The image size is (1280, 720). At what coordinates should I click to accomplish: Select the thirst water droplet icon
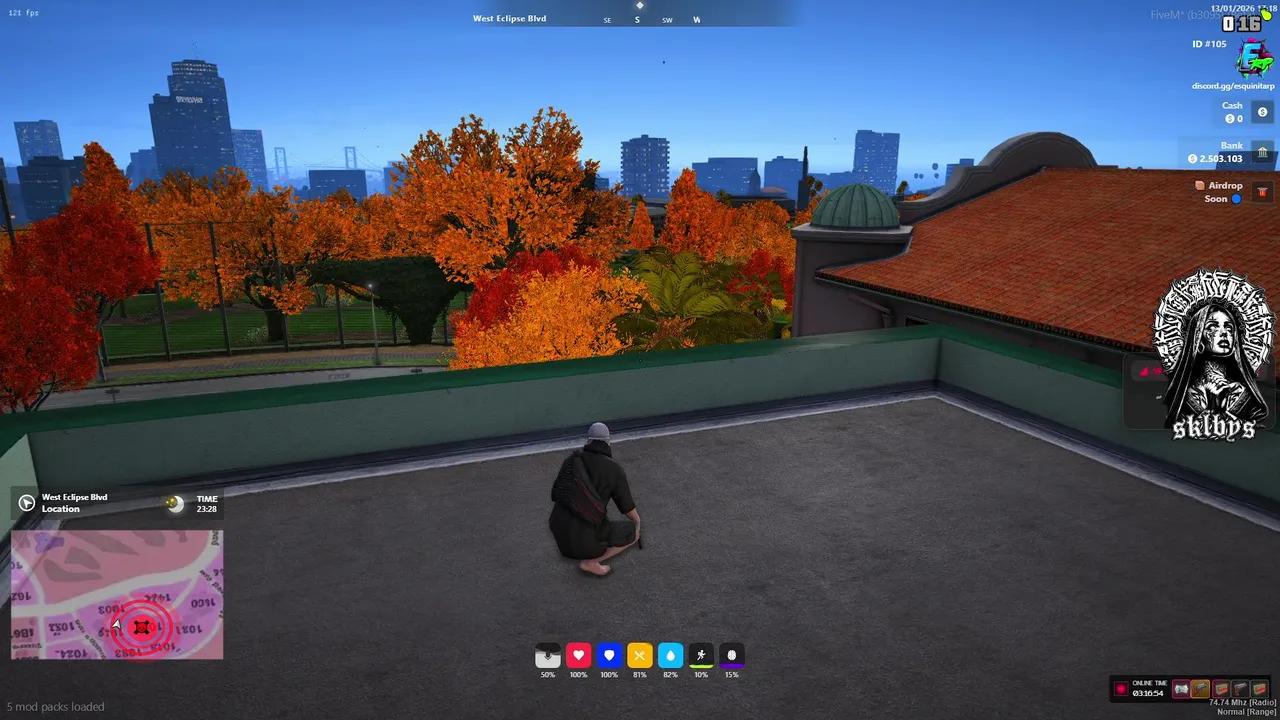(x=670, y=655)
